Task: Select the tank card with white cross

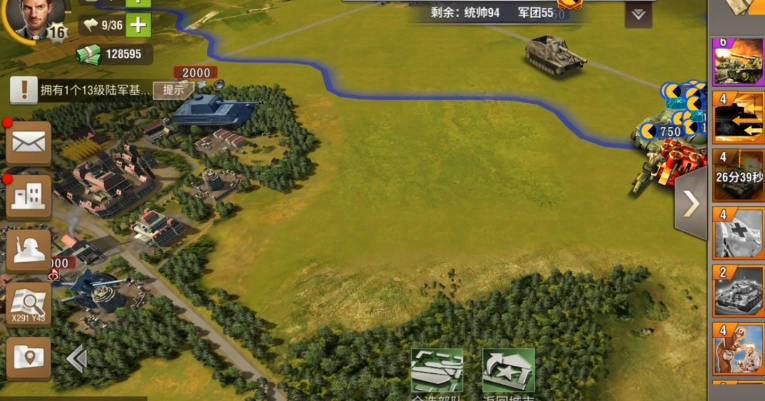Action: 739,233
